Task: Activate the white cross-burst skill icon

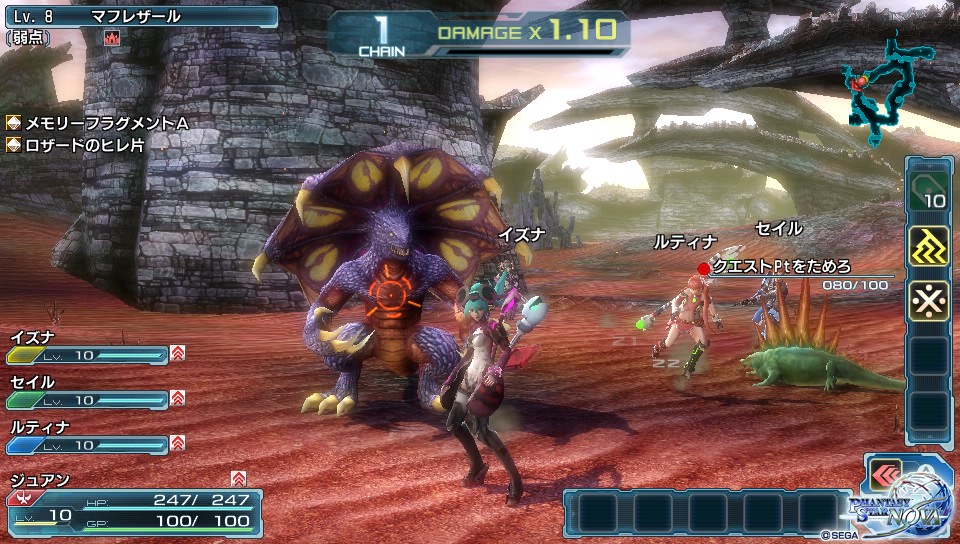Action: pyautogui.click(x=928, y=300)
